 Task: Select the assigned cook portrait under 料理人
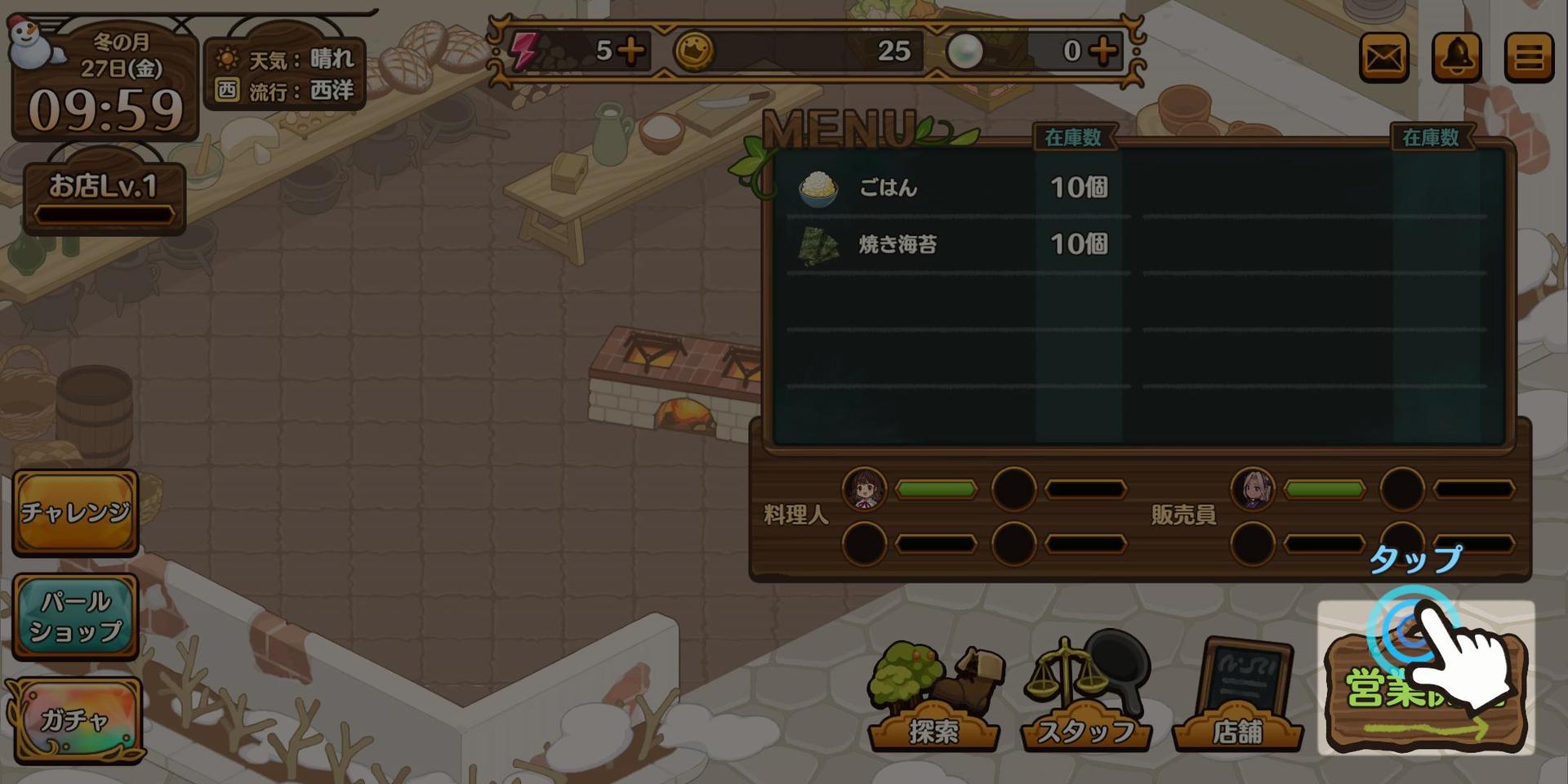(x=864, y=489)
